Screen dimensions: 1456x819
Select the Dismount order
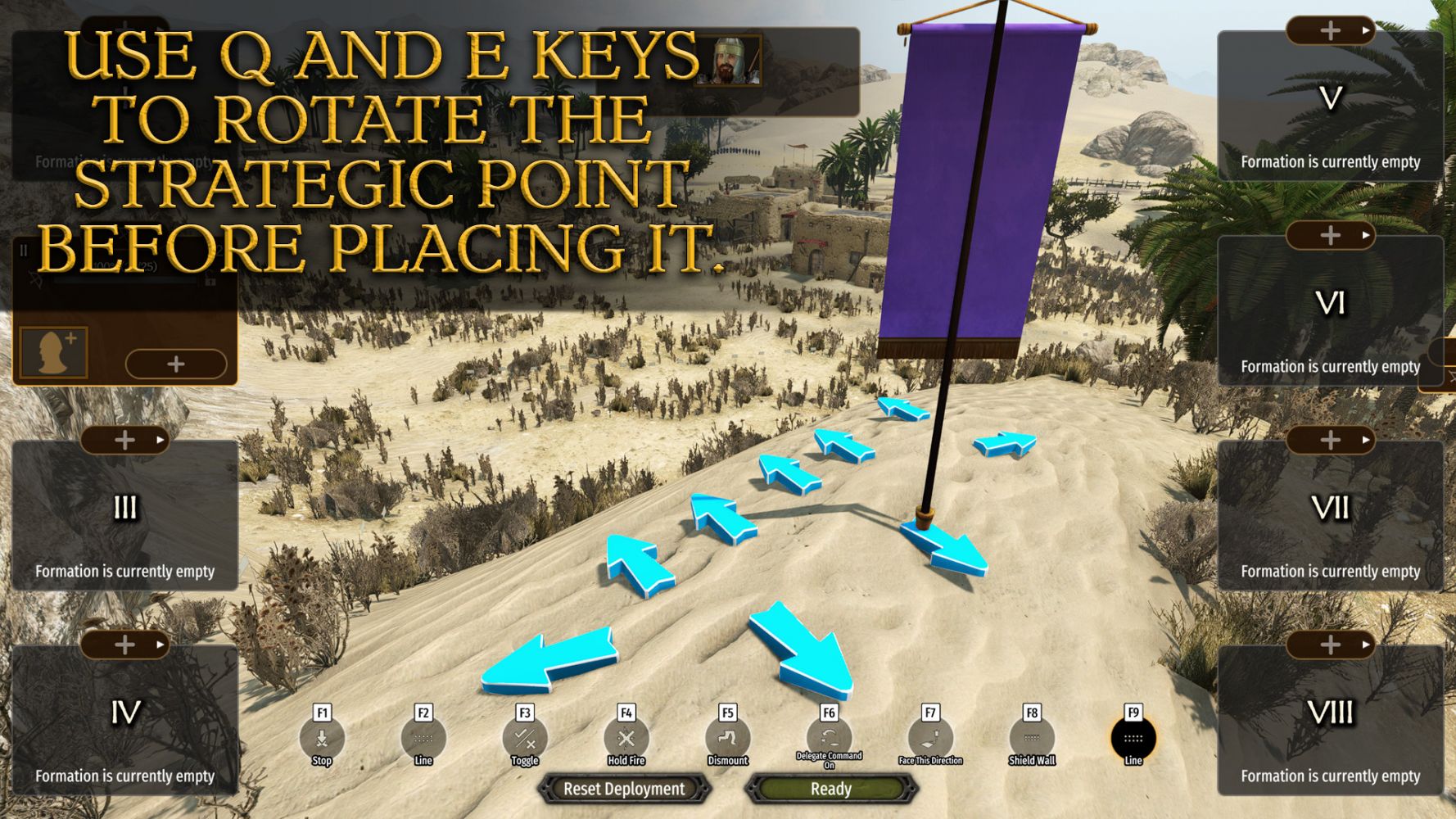click(x=727, y=738)
